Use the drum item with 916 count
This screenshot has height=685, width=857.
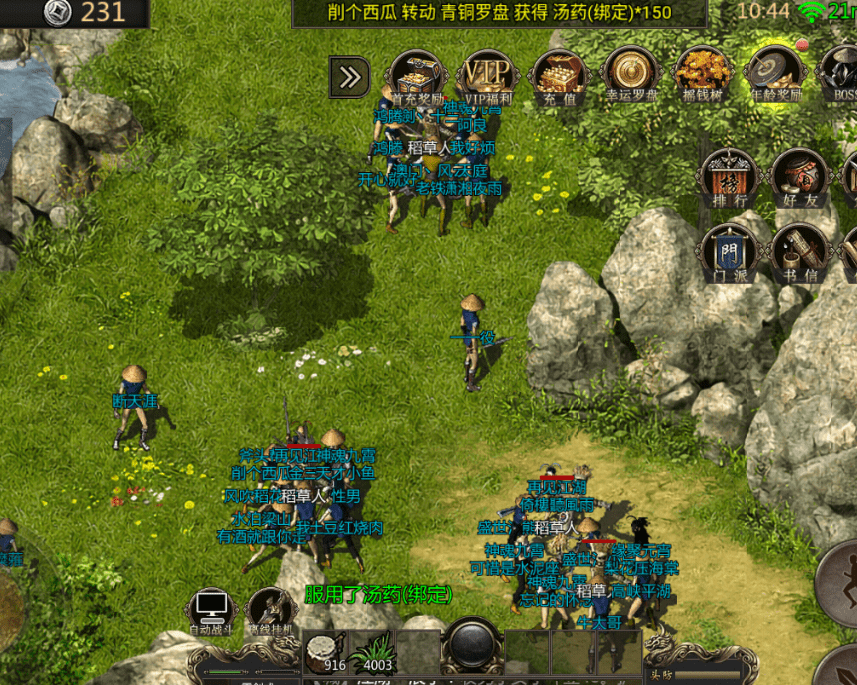324,650
